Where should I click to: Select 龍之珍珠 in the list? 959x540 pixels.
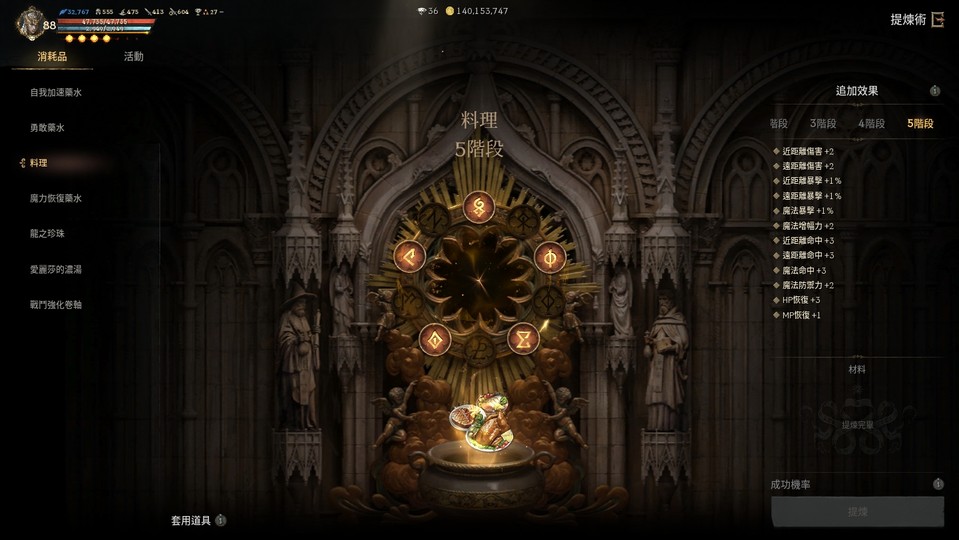pyautogui.click(x=47, y=233)
